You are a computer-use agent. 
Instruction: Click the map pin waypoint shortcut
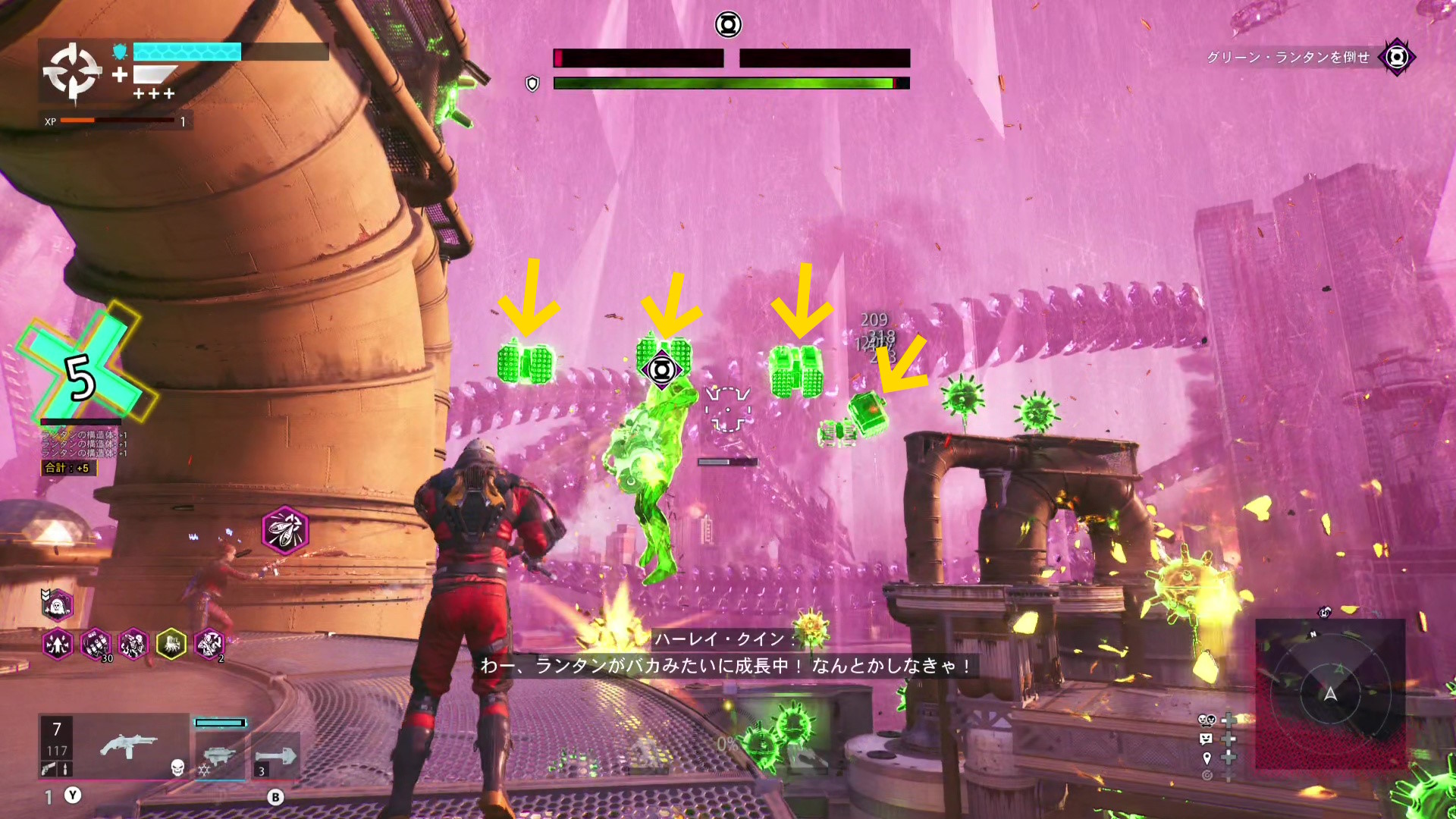pos(1207,758)
